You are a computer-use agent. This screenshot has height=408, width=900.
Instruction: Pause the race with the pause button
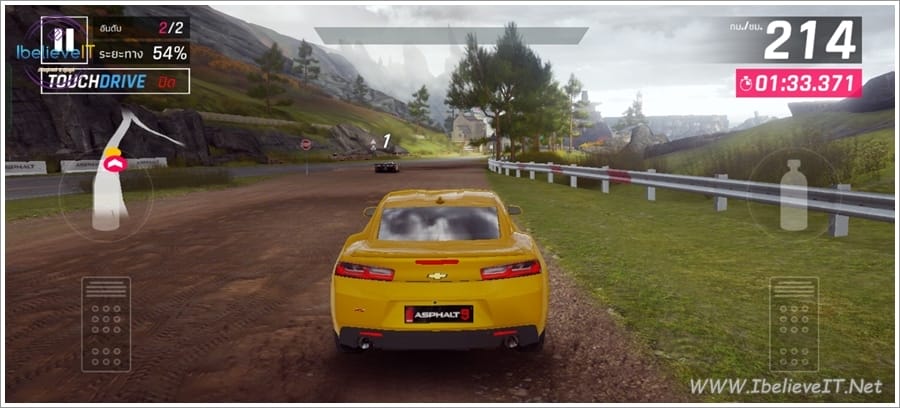tap(64, 40)
